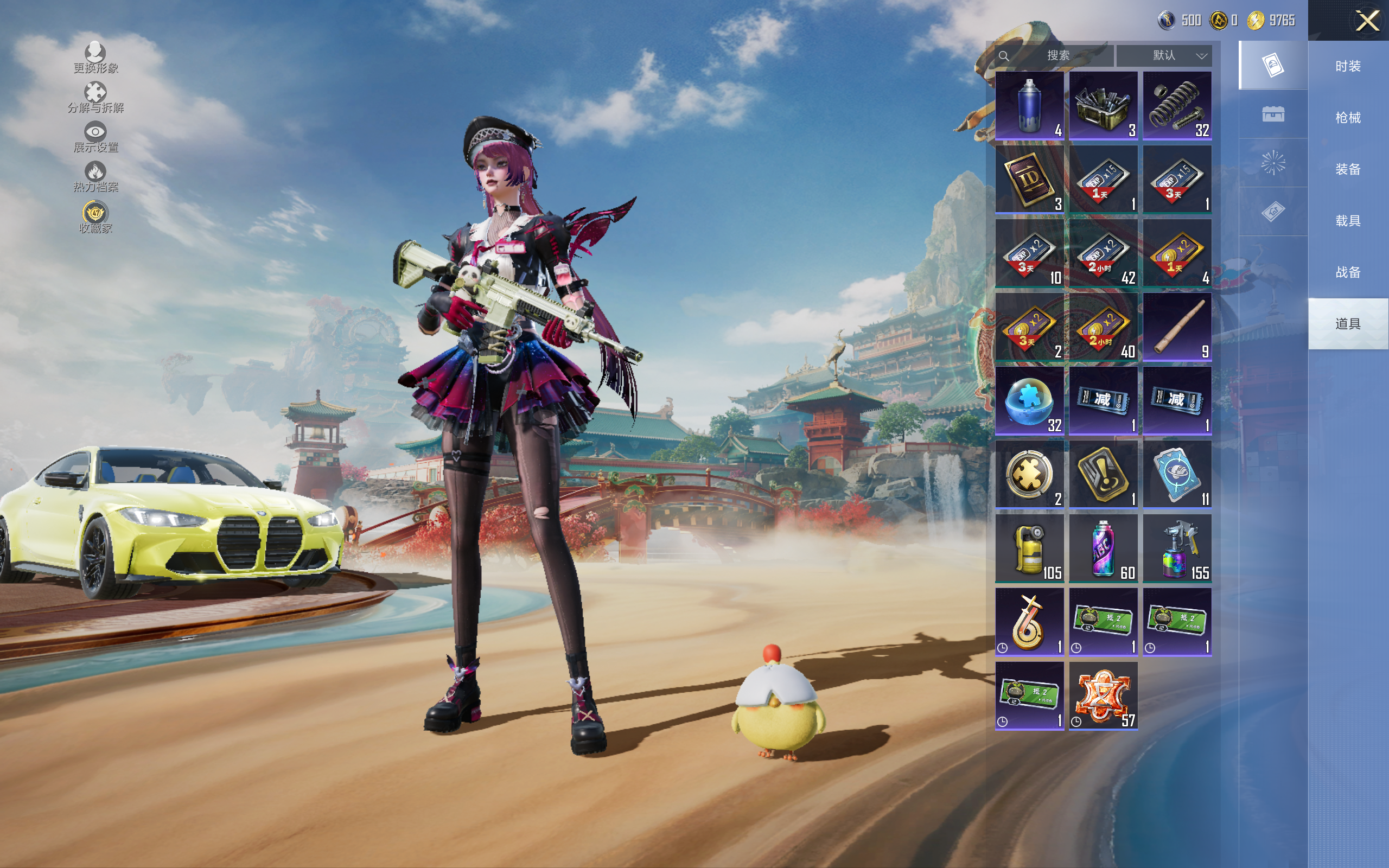Select the wooden stick item
1389x868 pixels.
[1177, 327]
